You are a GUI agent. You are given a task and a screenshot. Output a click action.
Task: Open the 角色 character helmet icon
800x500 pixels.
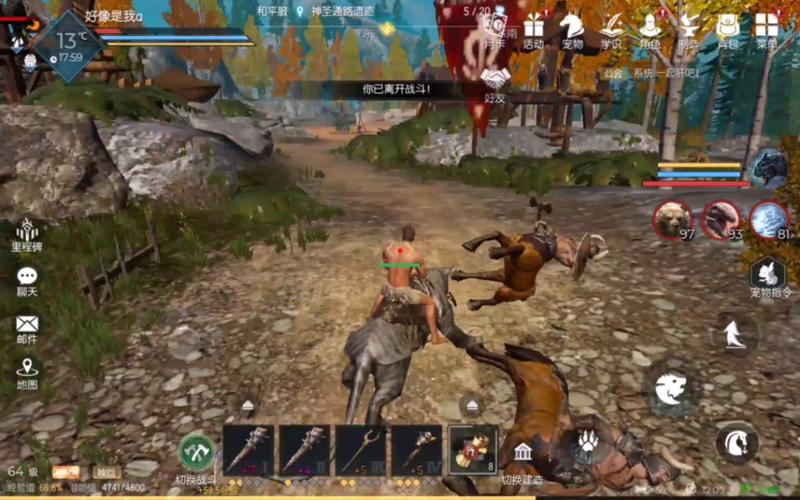[650, 28]
